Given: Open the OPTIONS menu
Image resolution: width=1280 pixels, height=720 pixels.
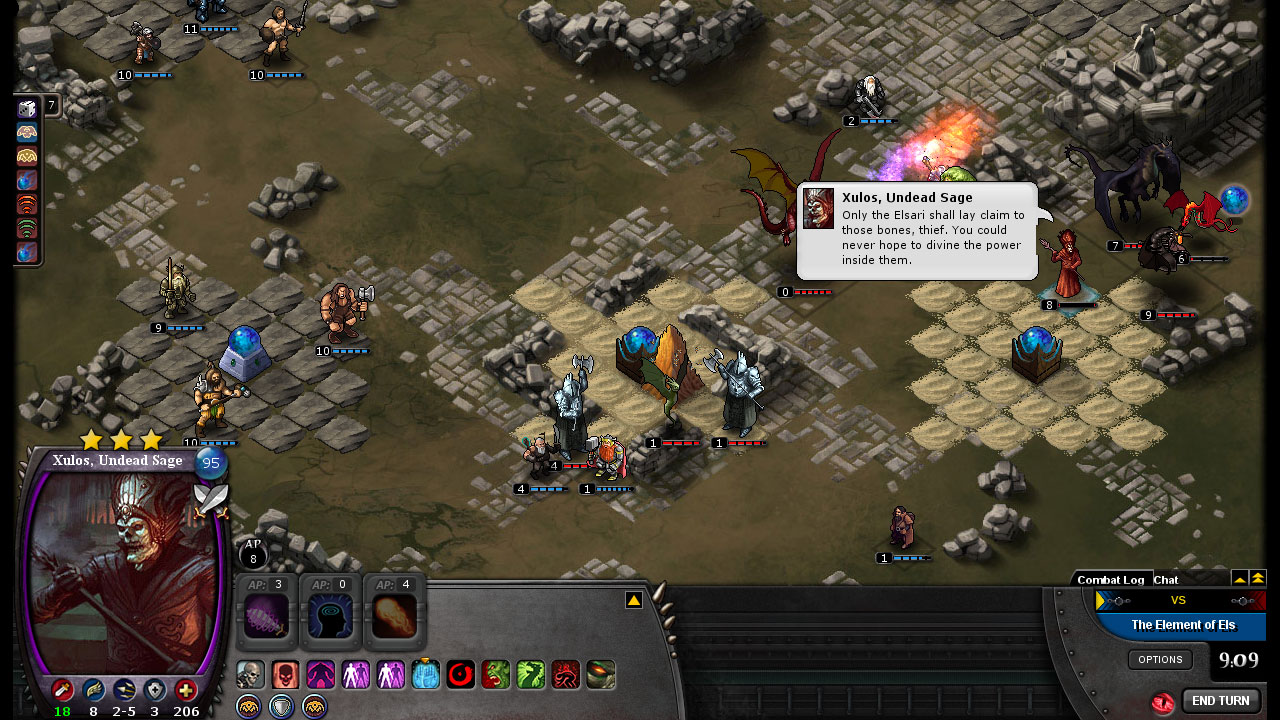Looking at the screenshot, I should 1161,659.
